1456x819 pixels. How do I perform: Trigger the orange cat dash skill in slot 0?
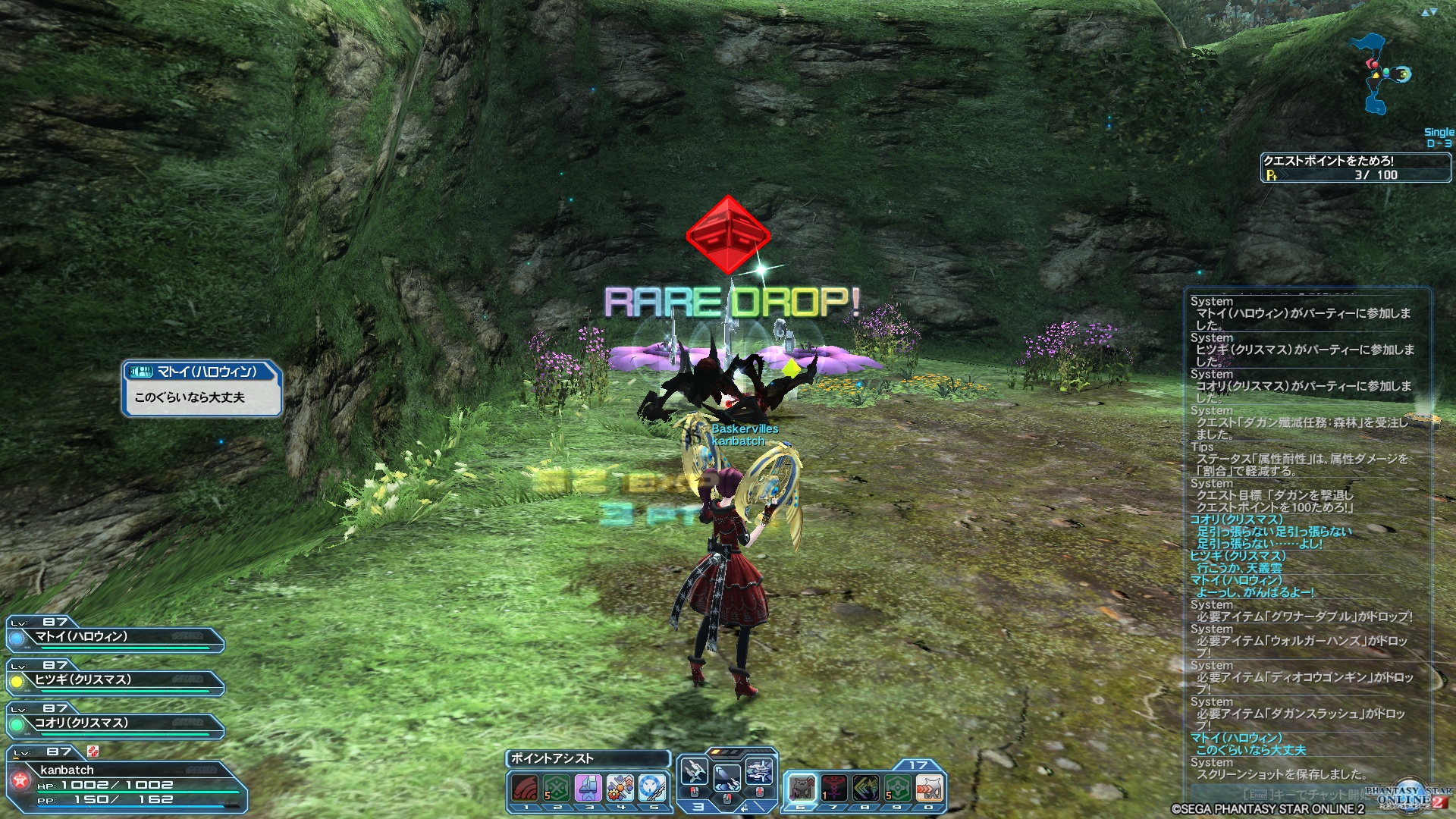coord(929,789)
